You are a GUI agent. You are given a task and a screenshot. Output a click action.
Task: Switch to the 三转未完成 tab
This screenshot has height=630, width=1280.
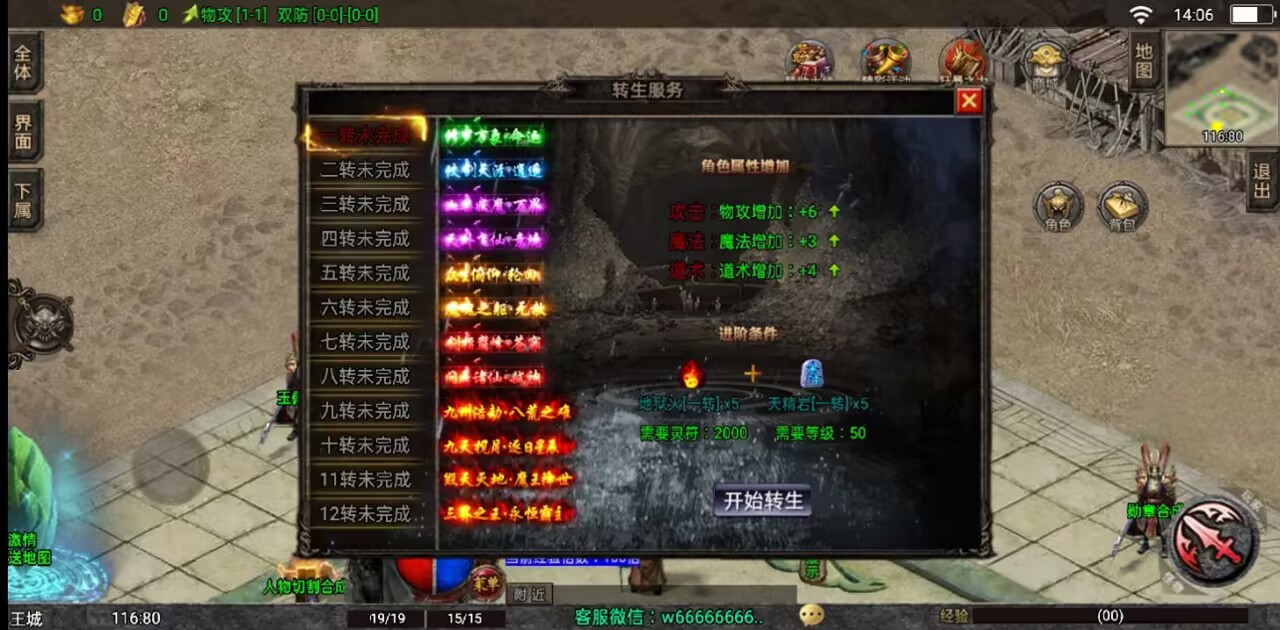[365, 204]
